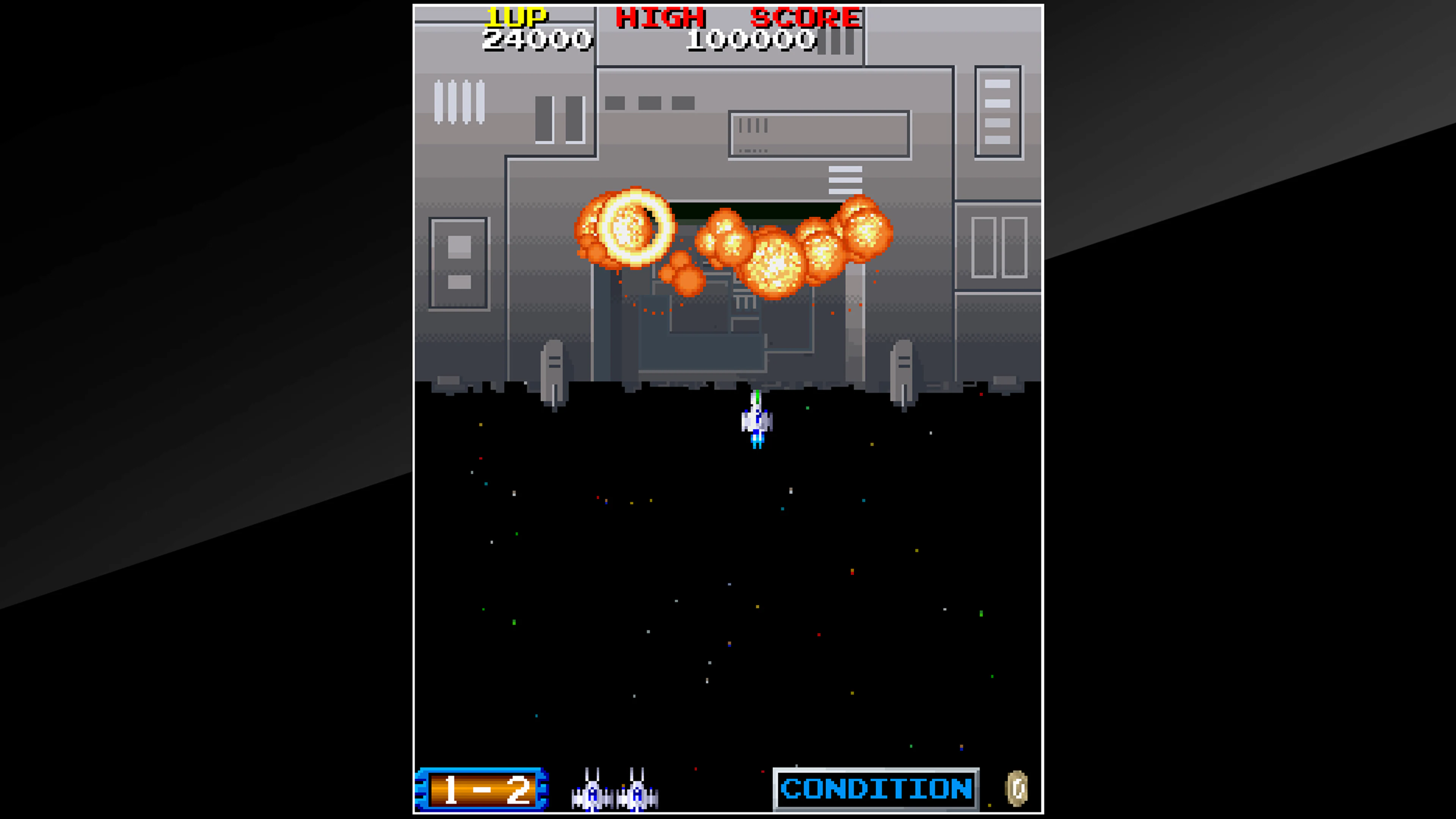Click the current score reading 24000
The height and width of the screenshot is (819, 1456).
(x=537, y=39)
